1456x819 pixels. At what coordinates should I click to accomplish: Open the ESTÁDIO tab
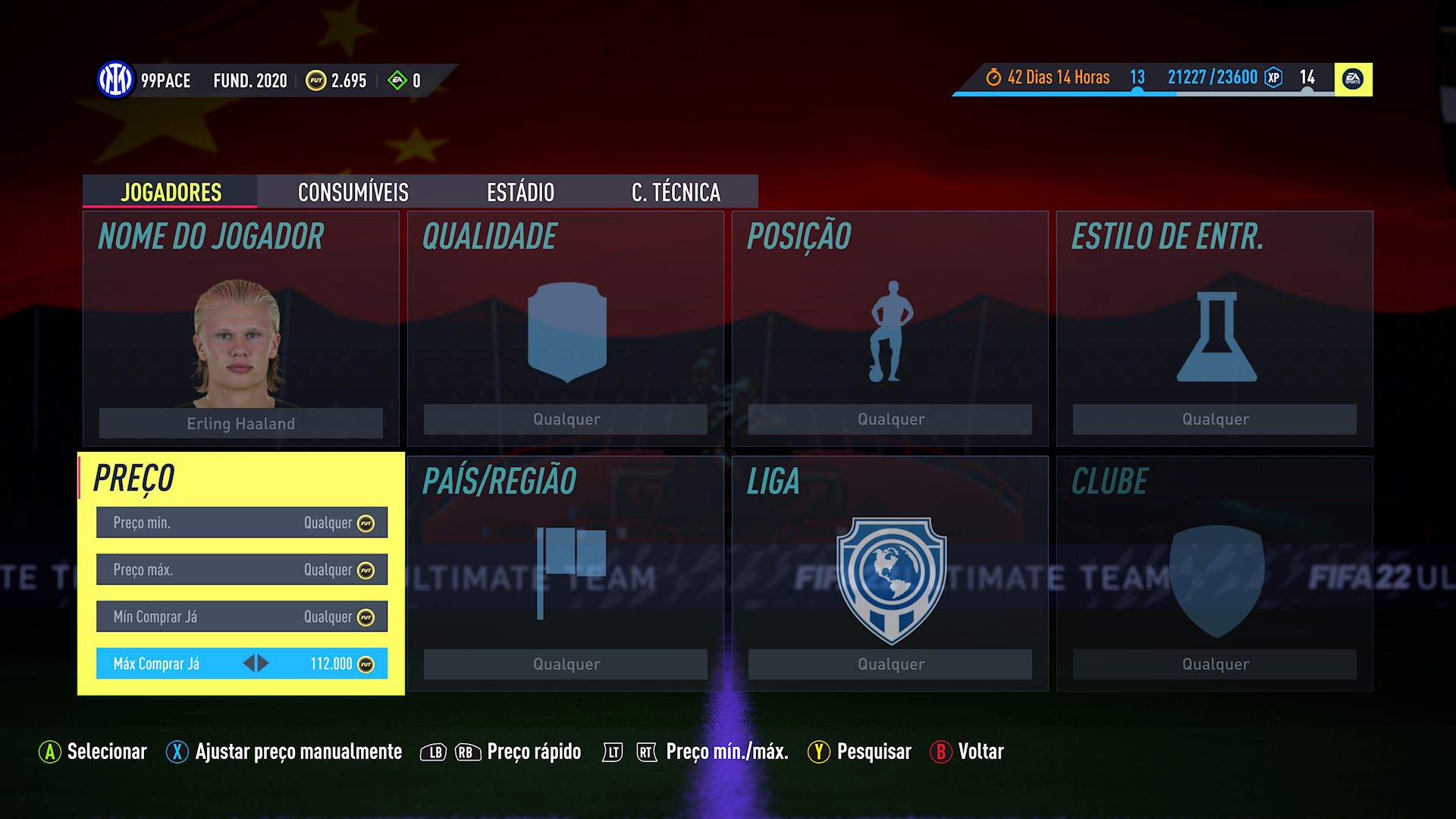tap(520, 193)
